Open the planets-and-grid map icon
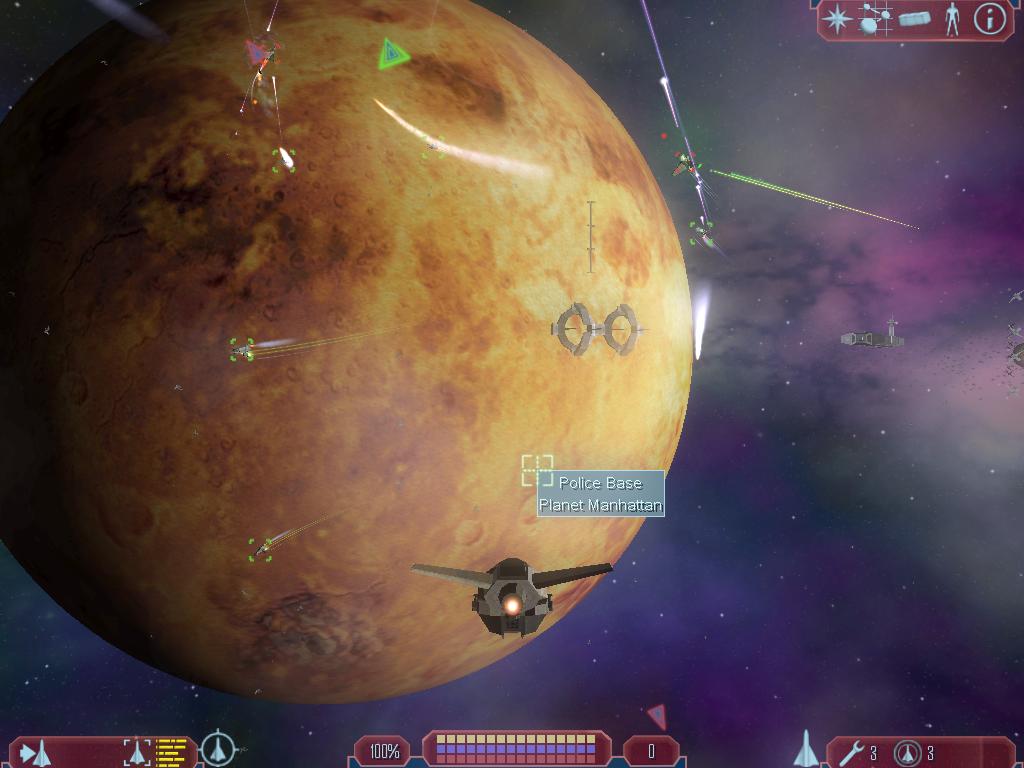The image size is (1024, 768). 875,20
